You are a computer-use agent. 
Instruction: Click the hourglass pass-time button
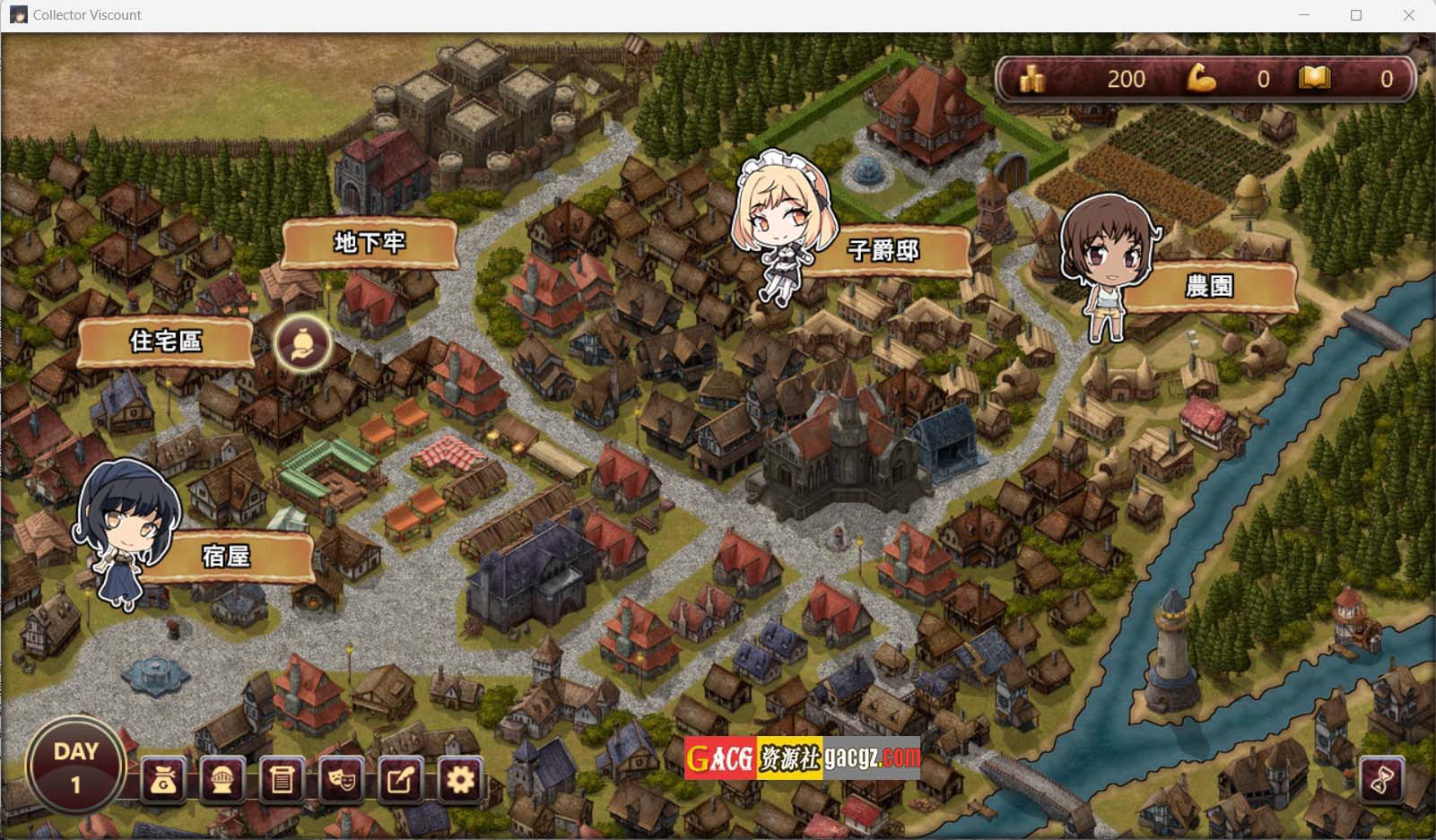(1381, 779)
